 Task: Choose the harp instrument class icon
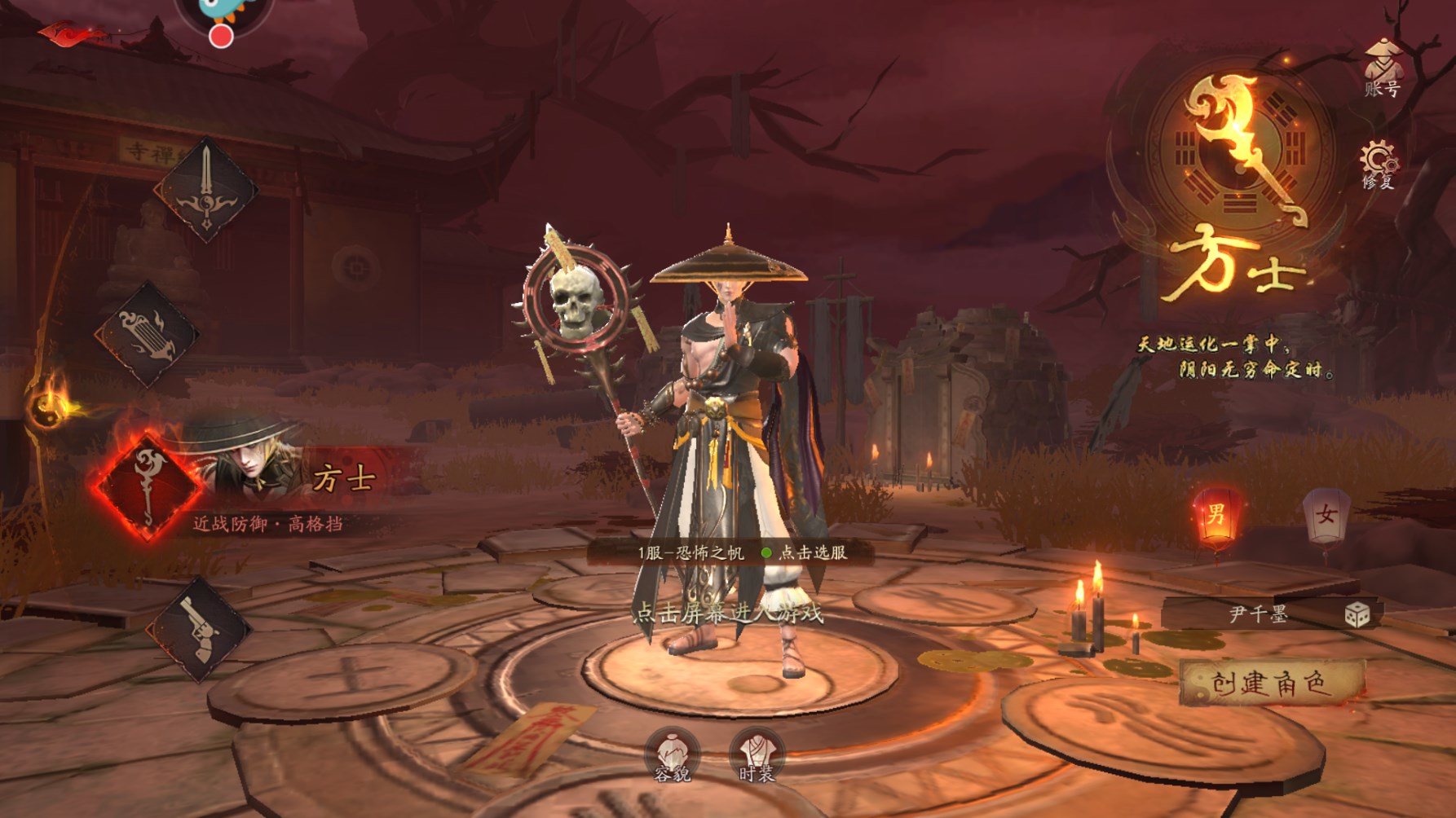pyautogui.click(x=147, y=335)
